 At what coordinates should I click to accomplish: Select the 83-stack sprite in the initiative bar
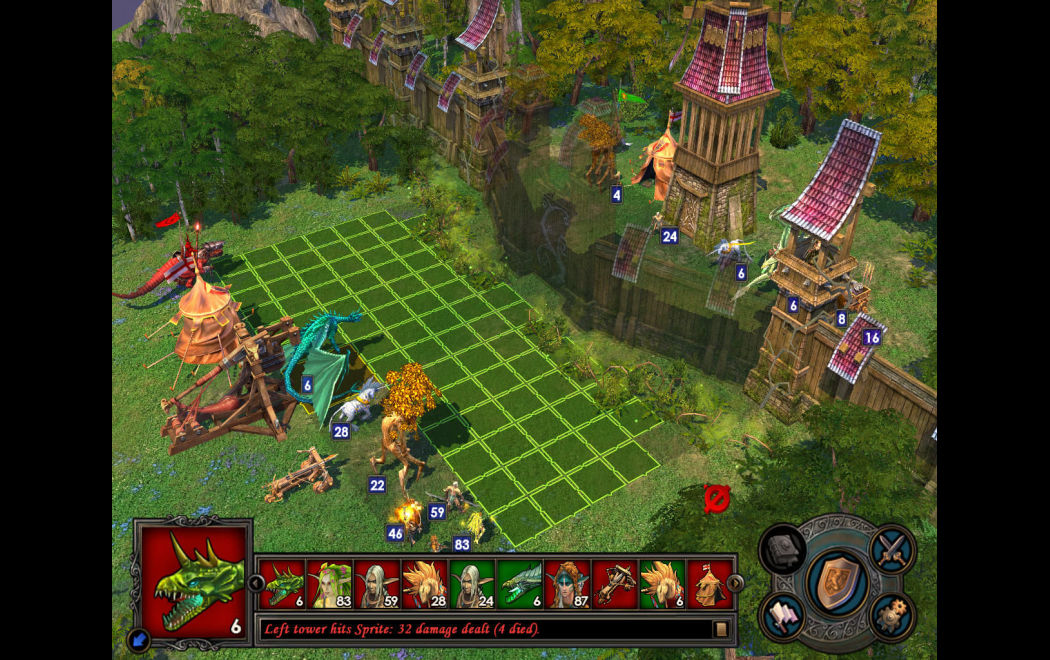pos(330,584)
